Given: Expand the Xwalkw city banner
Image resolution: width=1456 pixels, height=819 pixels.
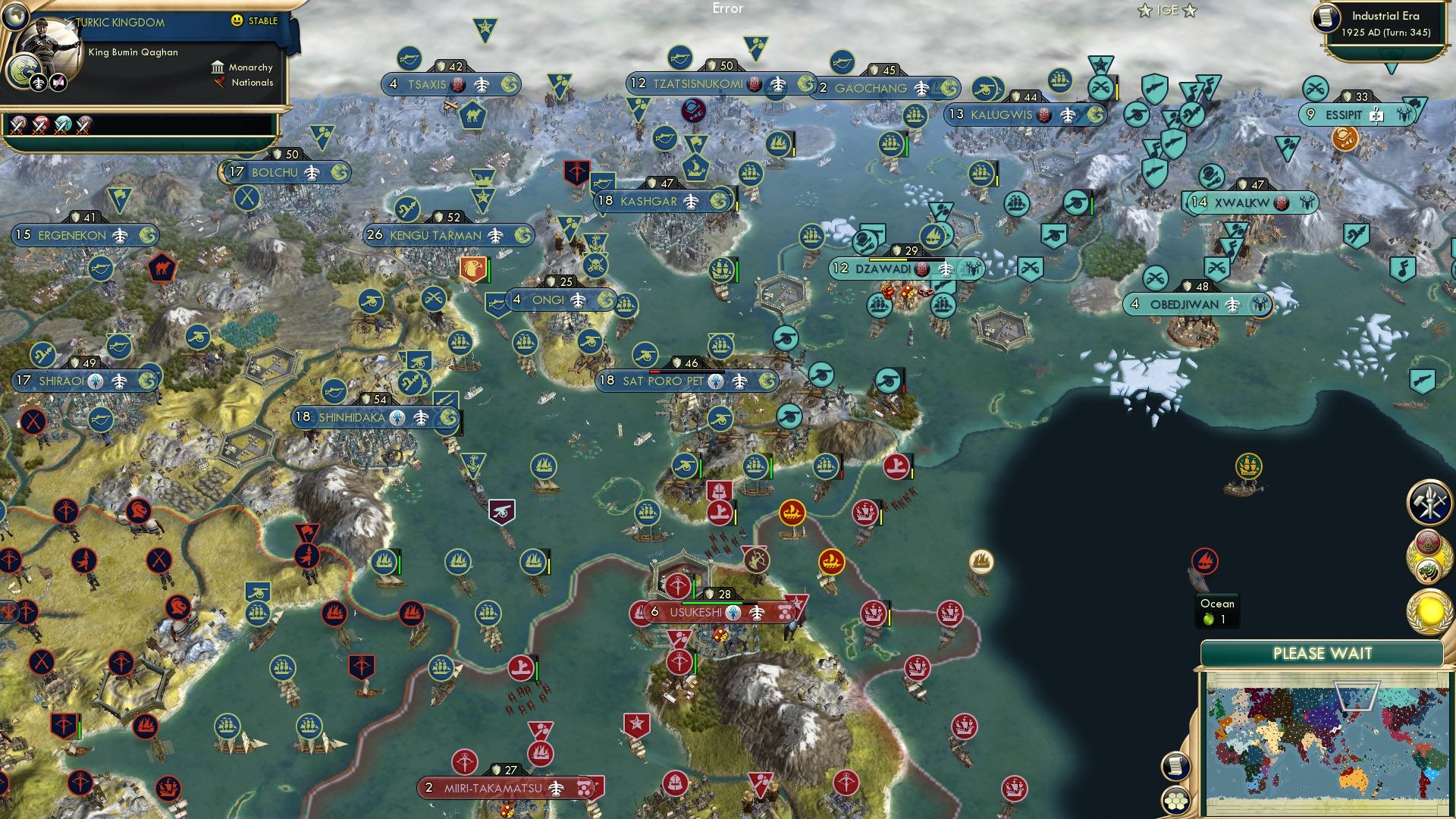Looking at the screenshot, I should [1251, 202].
